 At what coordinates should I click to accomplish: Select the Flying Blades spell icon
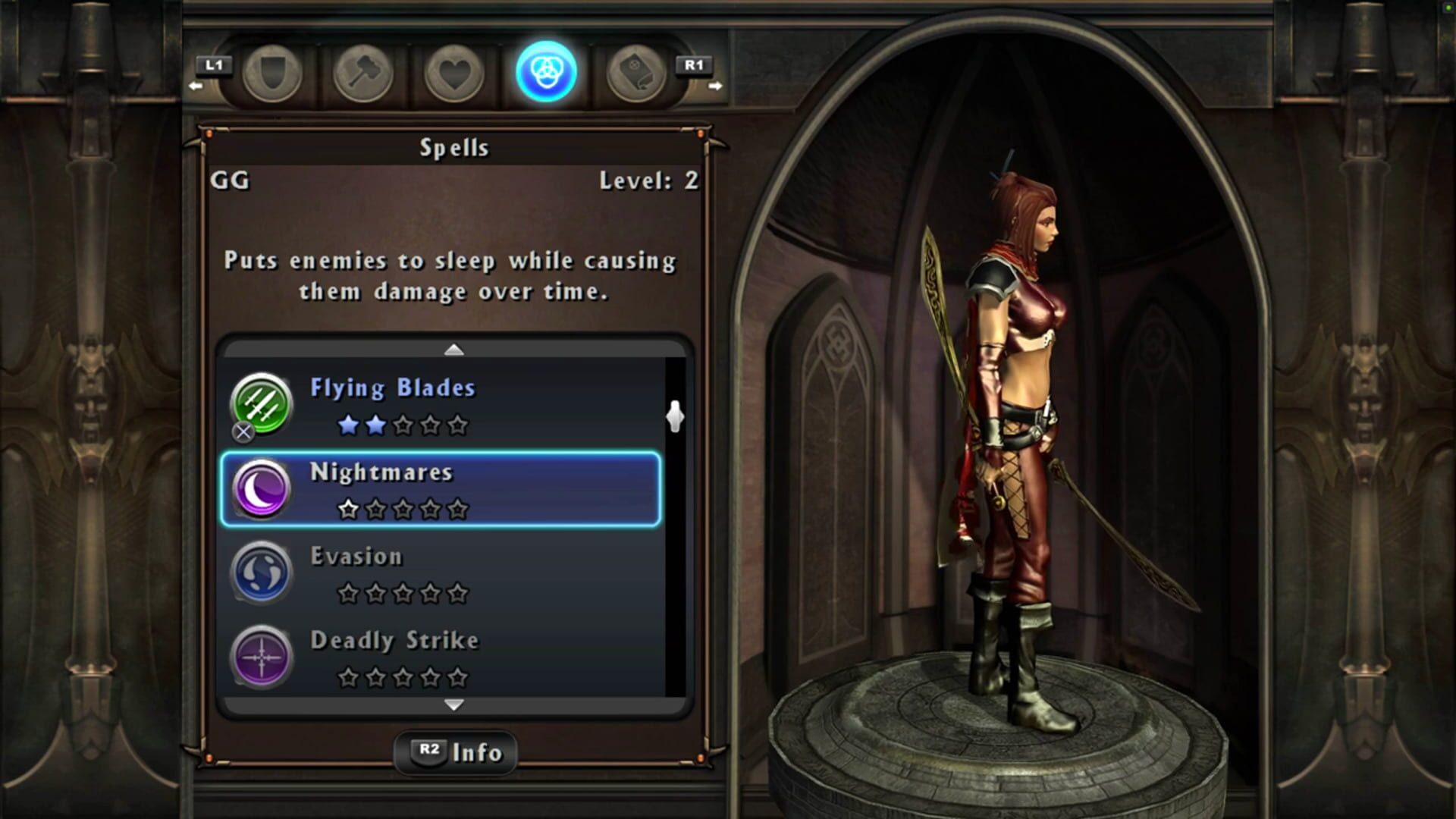click(262, 404)
